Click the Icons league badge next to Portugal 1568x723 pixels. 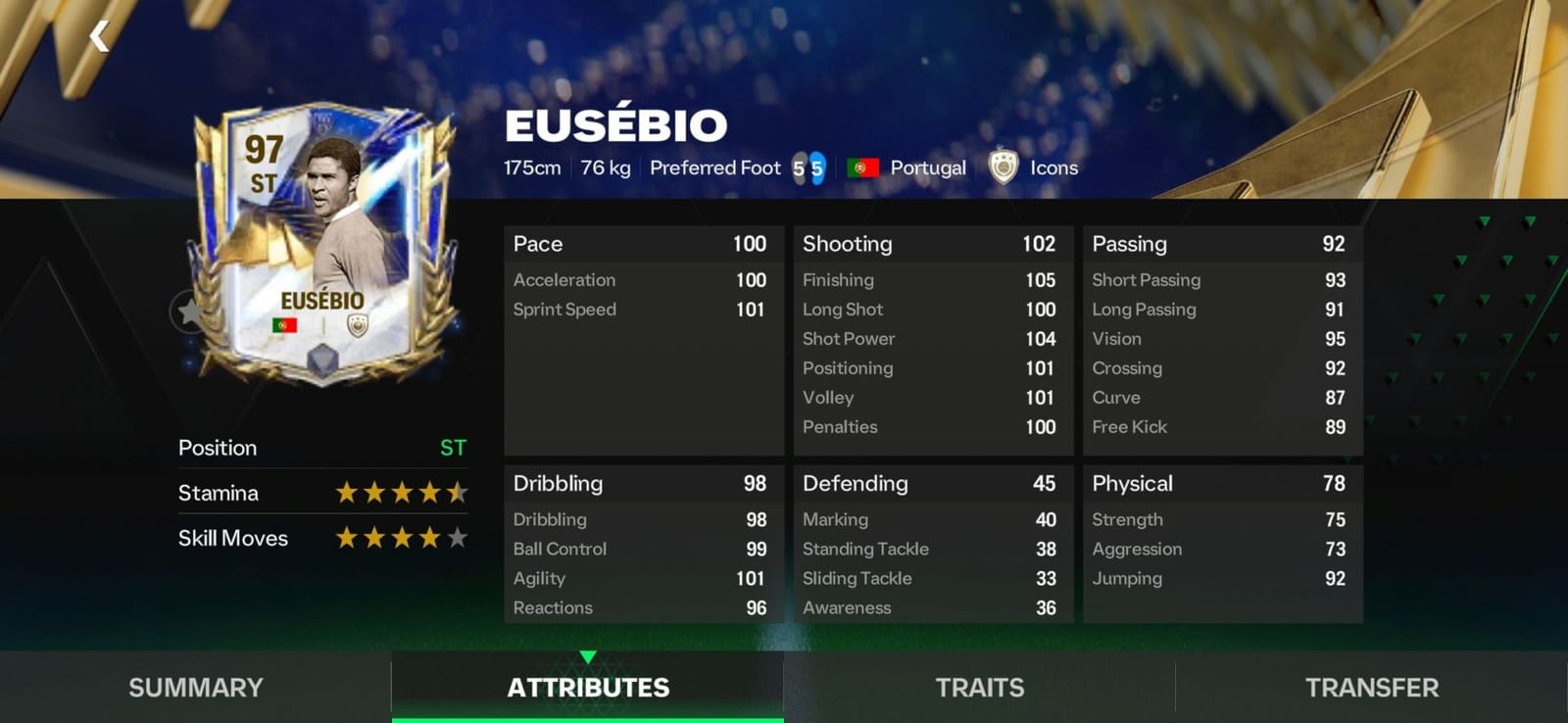point(1004,168)
